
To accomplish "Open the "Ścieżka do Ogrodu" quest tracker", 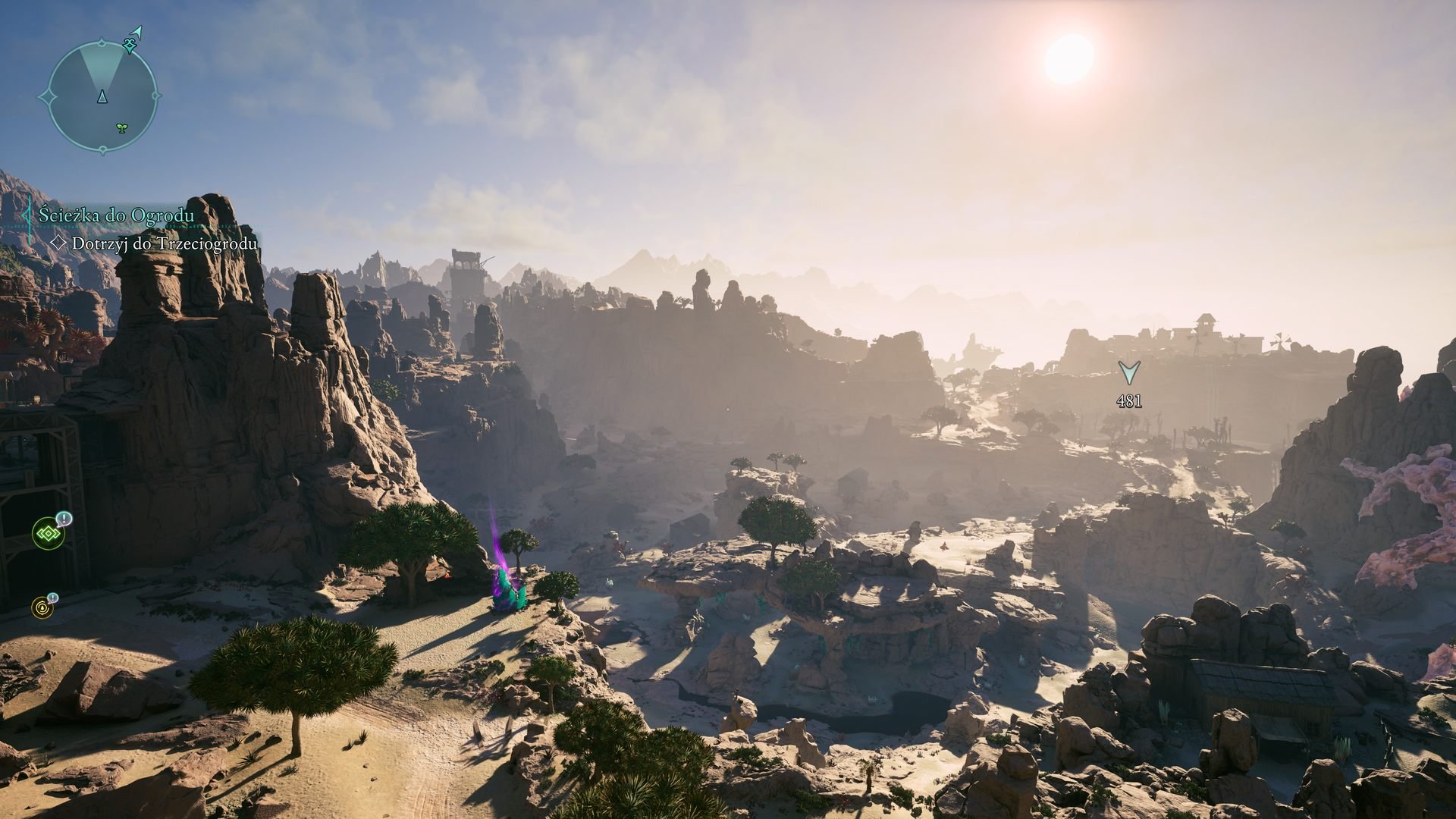I will [x=116, y=215].
